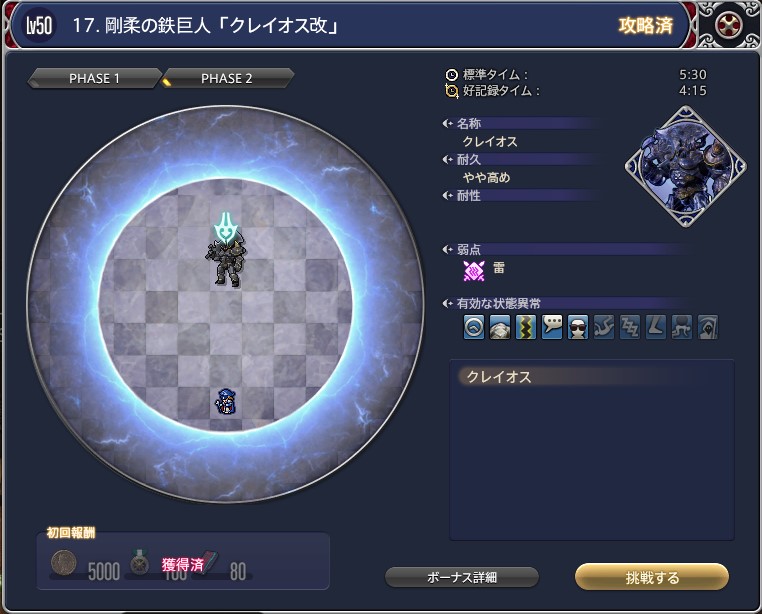Select the sleep Zzz status icon
Screen dimensions: 762x614
(x=630, y=327)
